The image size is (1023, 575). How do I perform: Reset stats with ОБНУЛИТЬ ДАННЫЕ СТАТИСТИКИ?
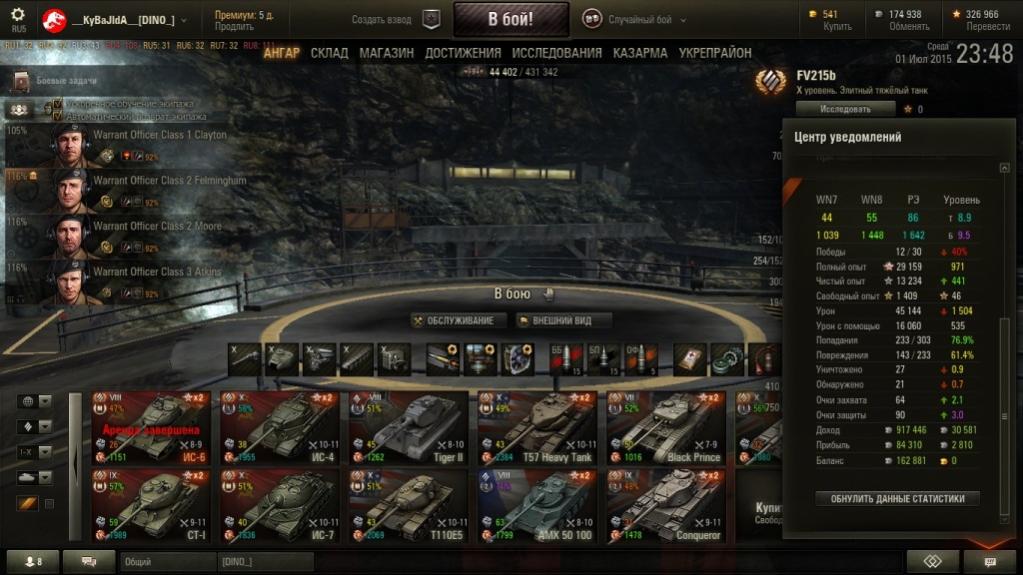tap(897, 498)
